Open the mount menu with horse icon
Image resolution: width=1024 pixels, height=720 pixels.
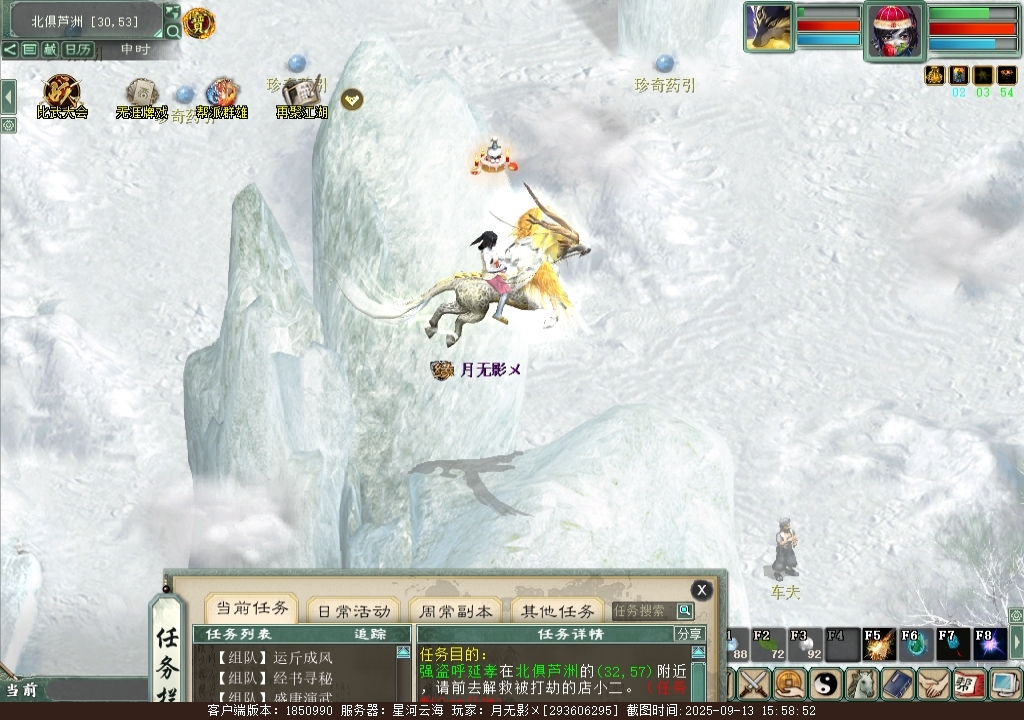[861, 684]
